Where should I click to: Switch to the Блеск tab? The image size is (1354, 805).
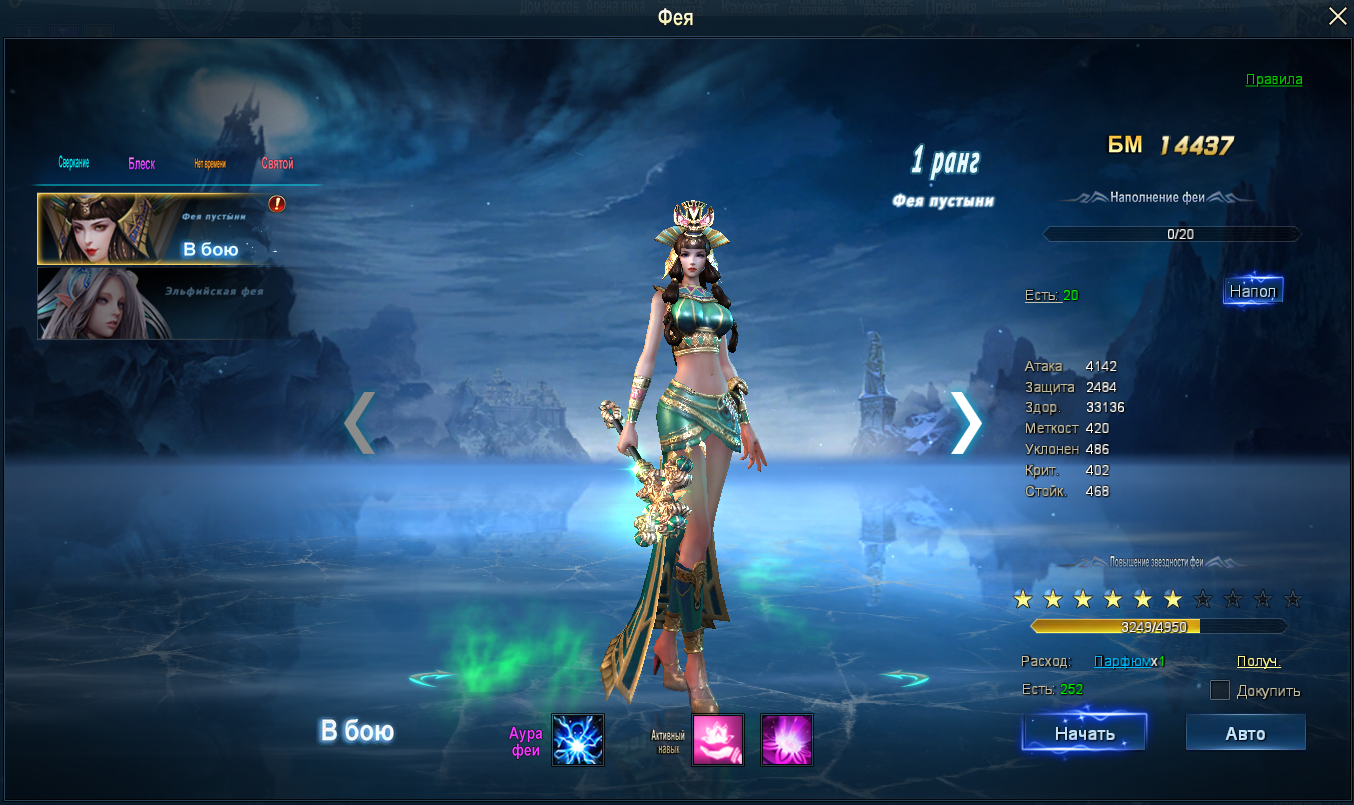[141, 164]
